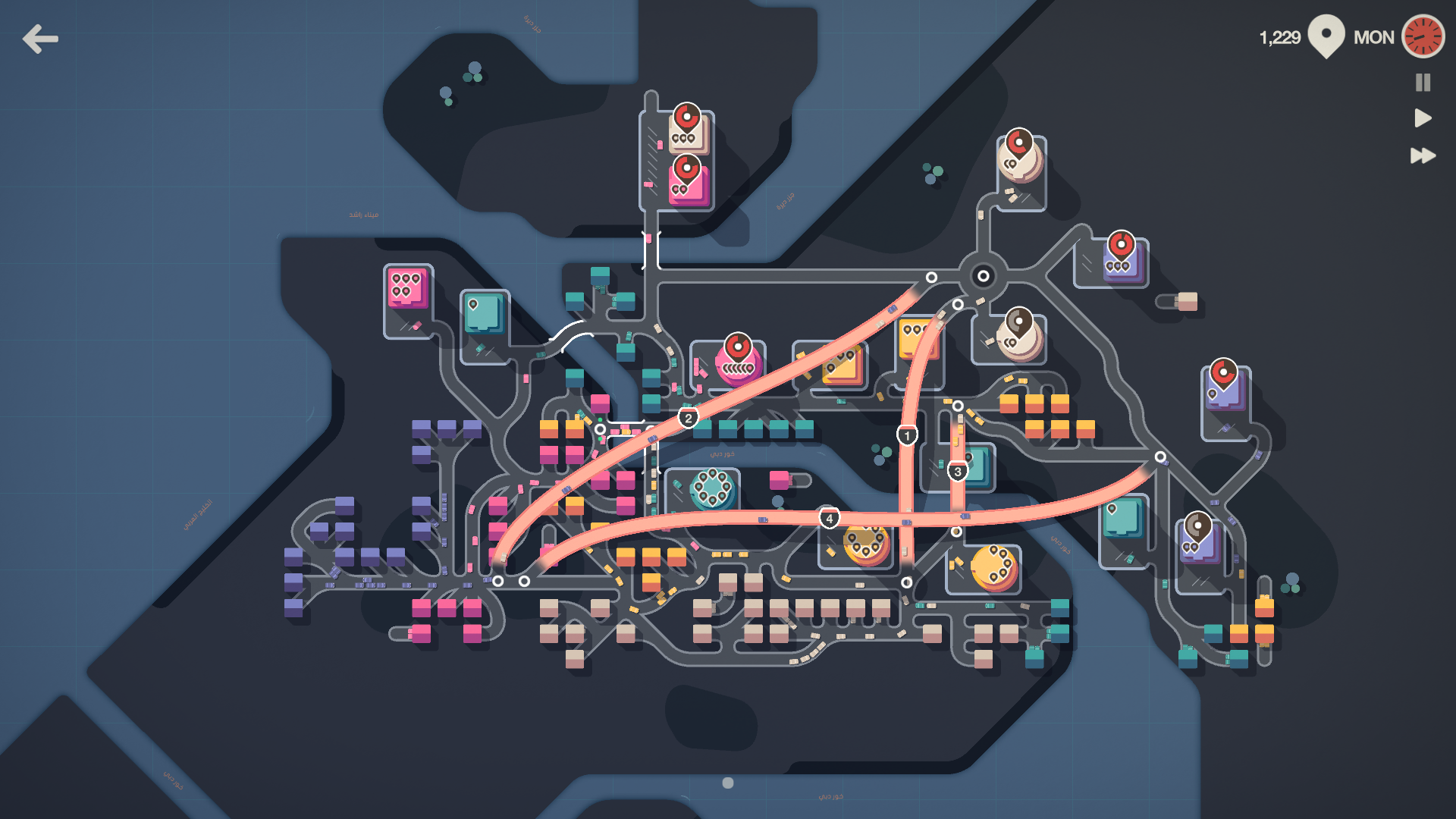1456x819 pixels.
Task: Click road marker 1 on the highway
Action: coord(907,435)
